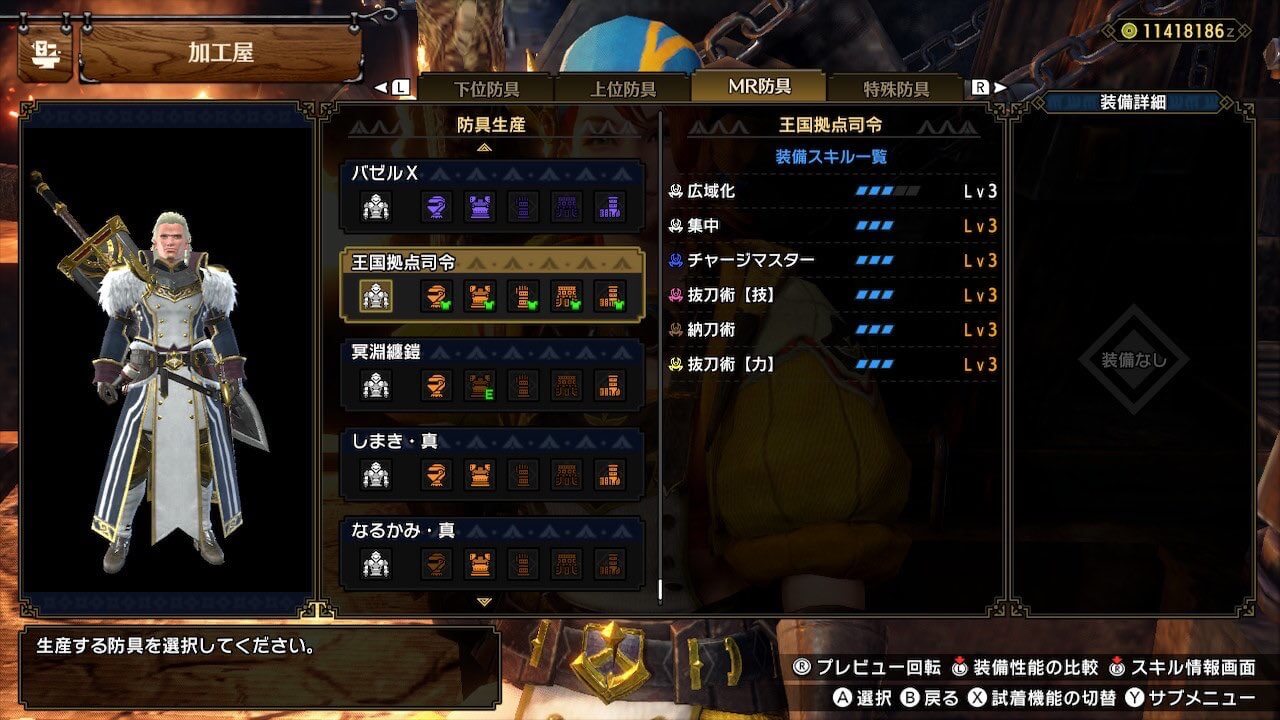This screenshot has height=720, width=1280.
Task: Select the 抜刀術【力】 skill row
Action: pyautogui.click(x=833, y=365)
